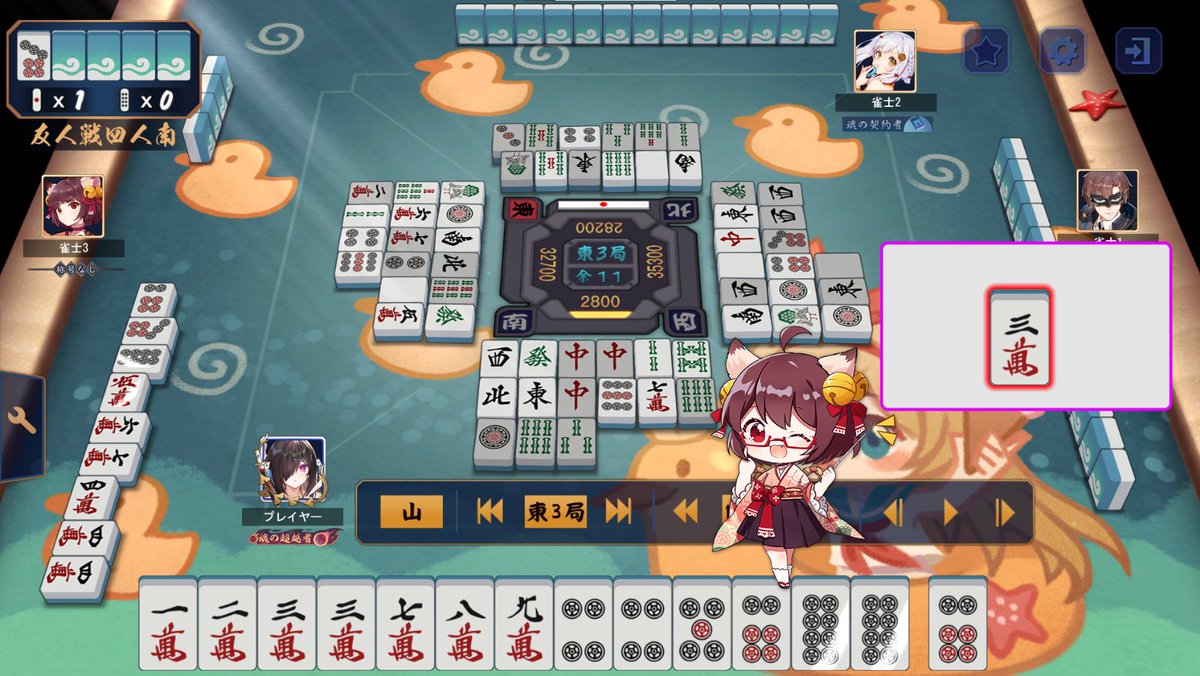Select the 九萬 tile in hand
This screenshot has width=1200, height=676.
pyautogui.click(x=523, y=625)
